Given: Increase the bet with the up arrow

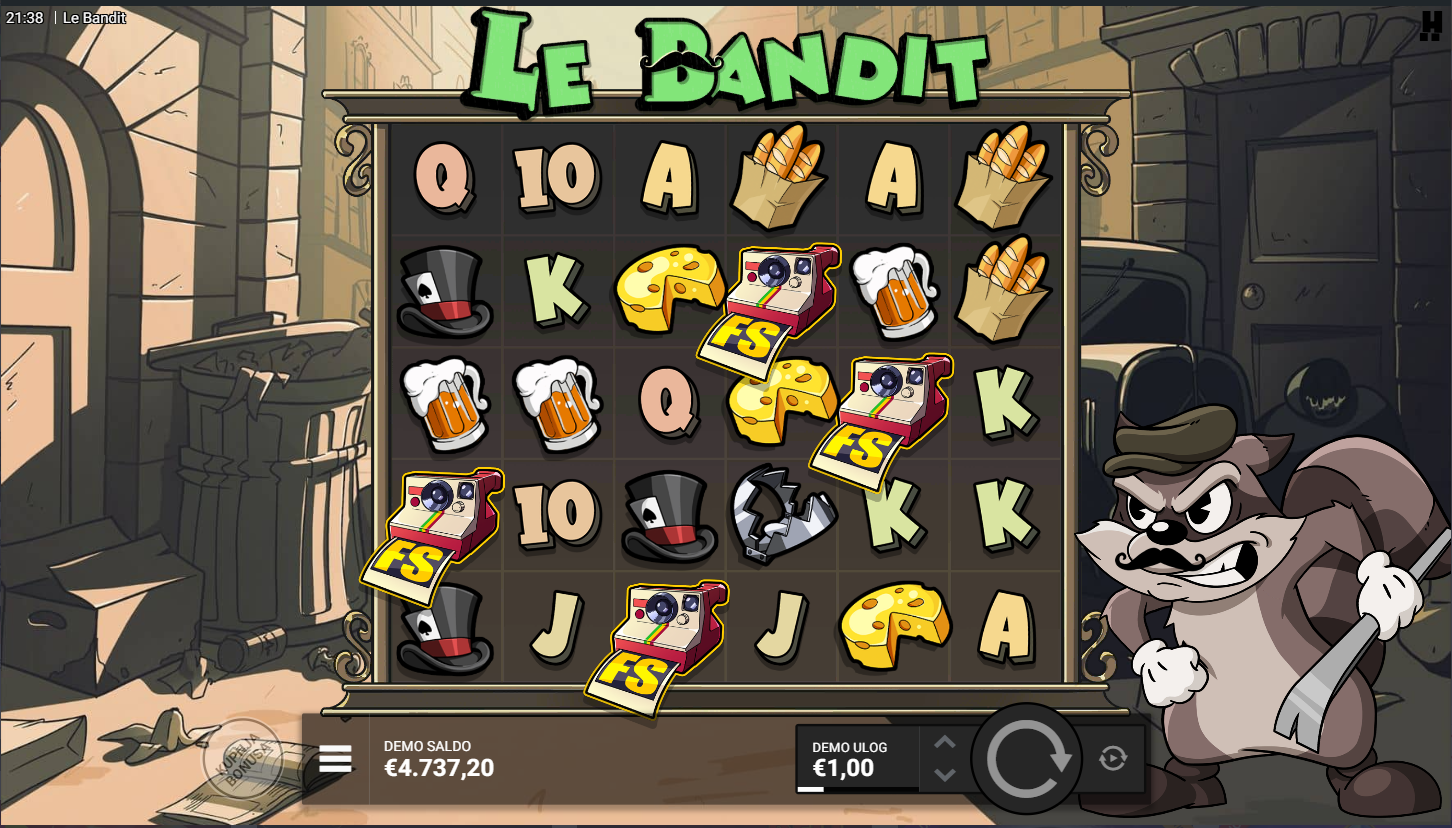Looking at the screenshot, I should [945, 742].
